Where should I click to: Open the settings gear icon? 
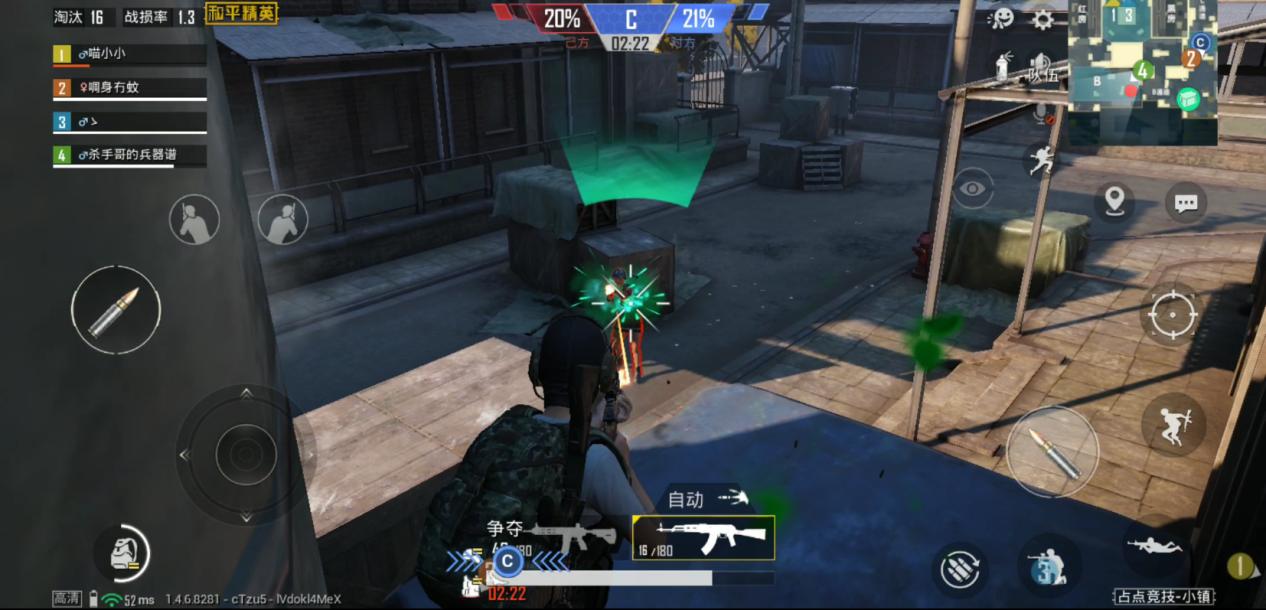[1043, 19]
